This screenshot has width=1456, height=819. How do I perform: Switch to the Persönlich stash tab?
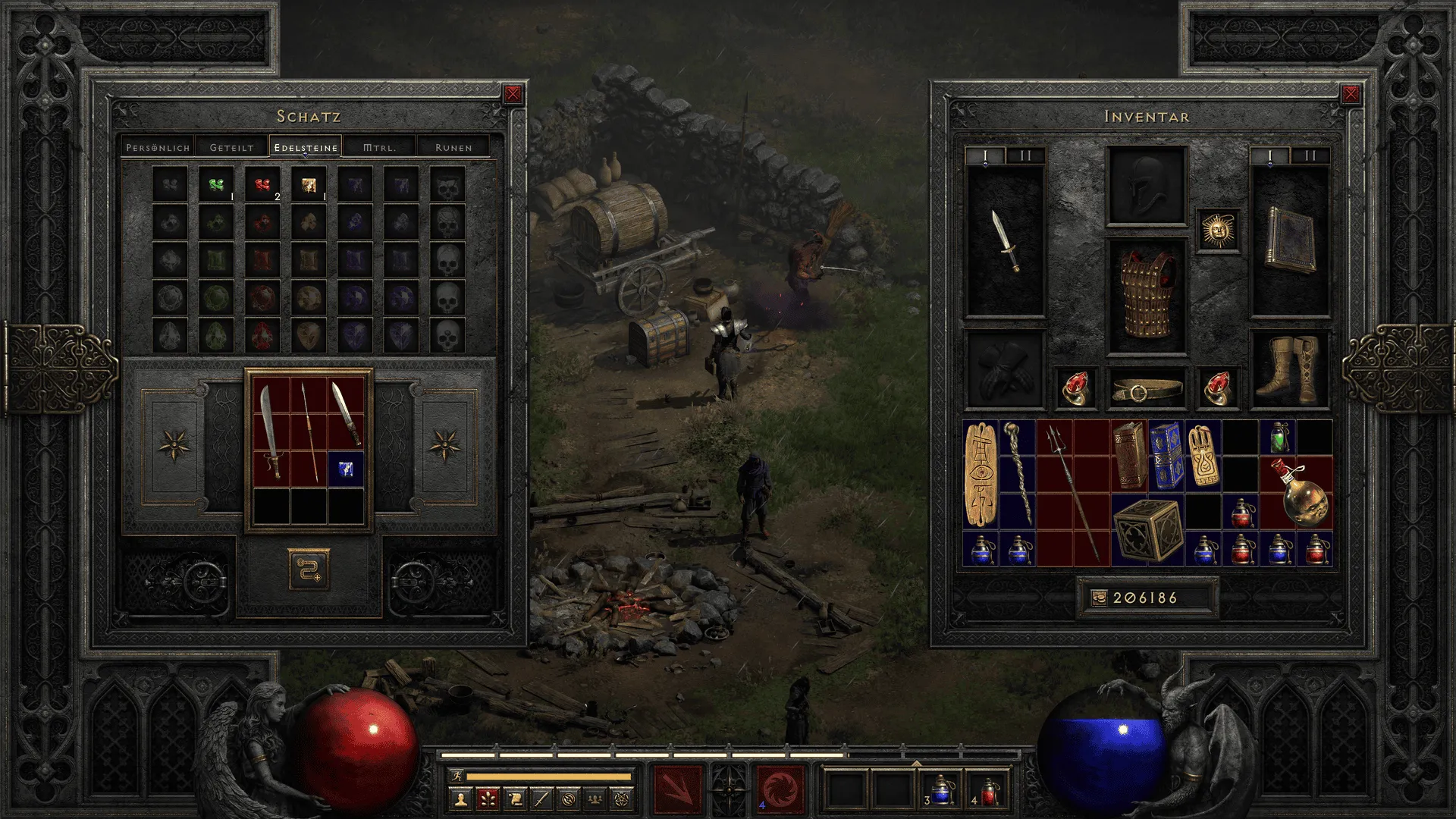tap(158, 147)
